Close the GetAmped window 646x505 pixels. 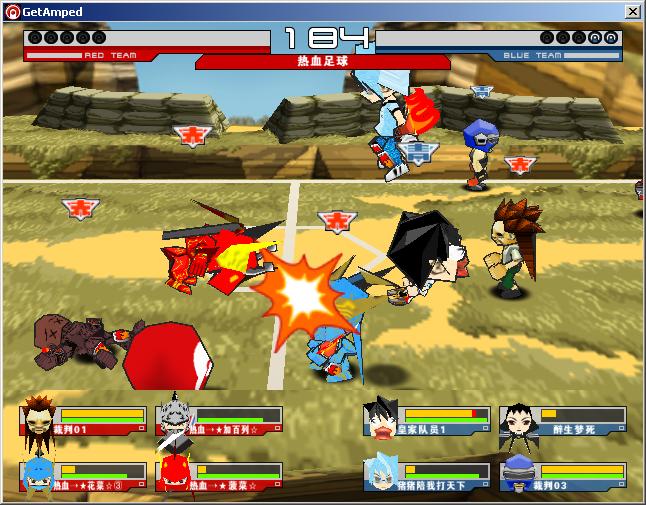[632, 11]
